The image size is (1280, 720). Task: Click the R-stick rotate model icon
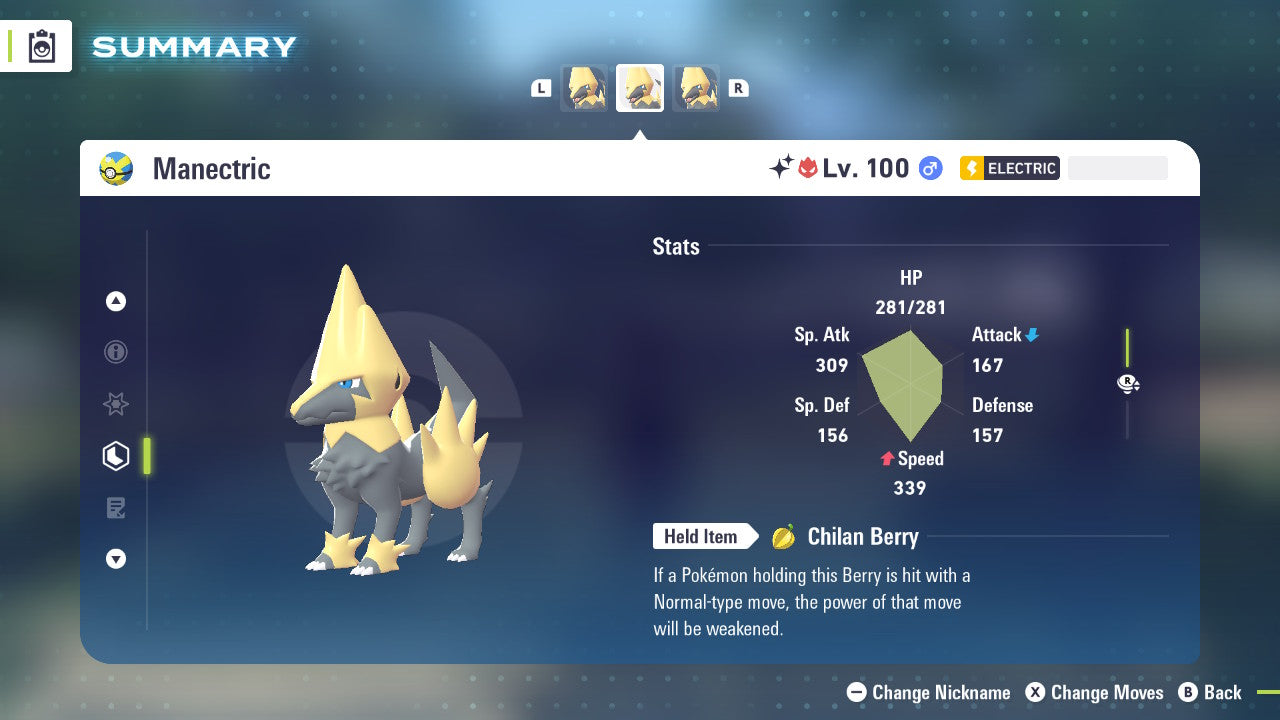pos(1128,383)
